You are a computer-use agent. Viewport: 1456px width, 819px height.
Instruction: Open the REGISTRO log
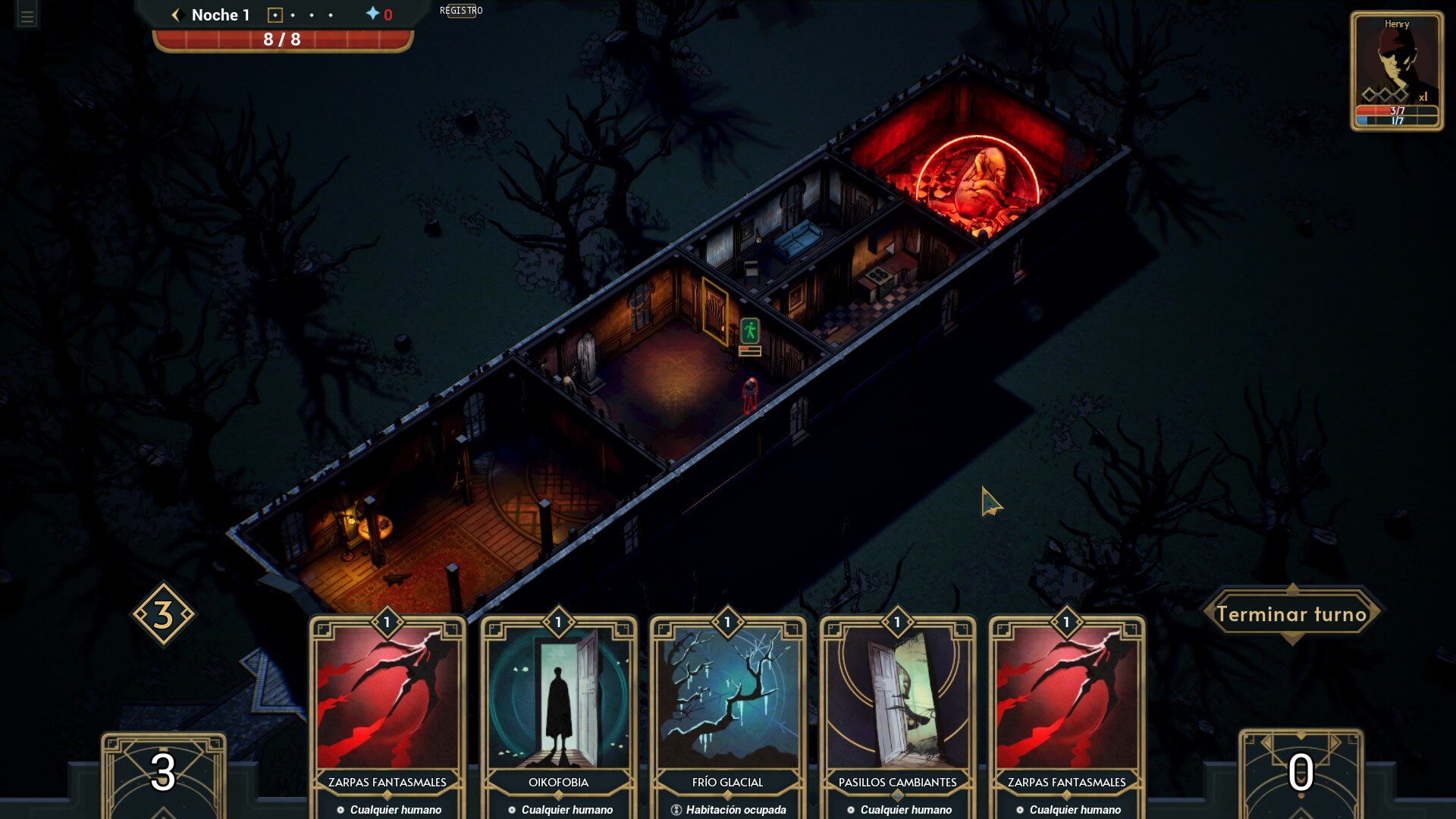461,11
